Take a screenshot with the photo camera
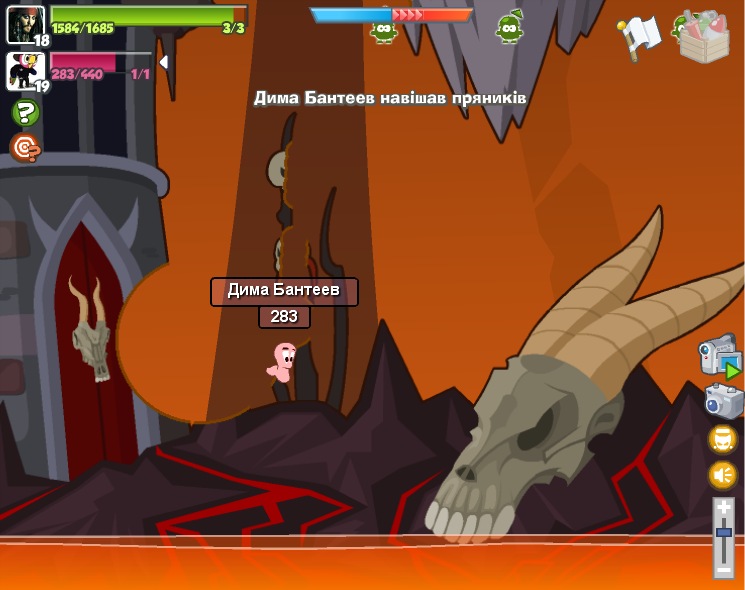Viewport: 745px width, 590px height. click(x=722, y=401)
